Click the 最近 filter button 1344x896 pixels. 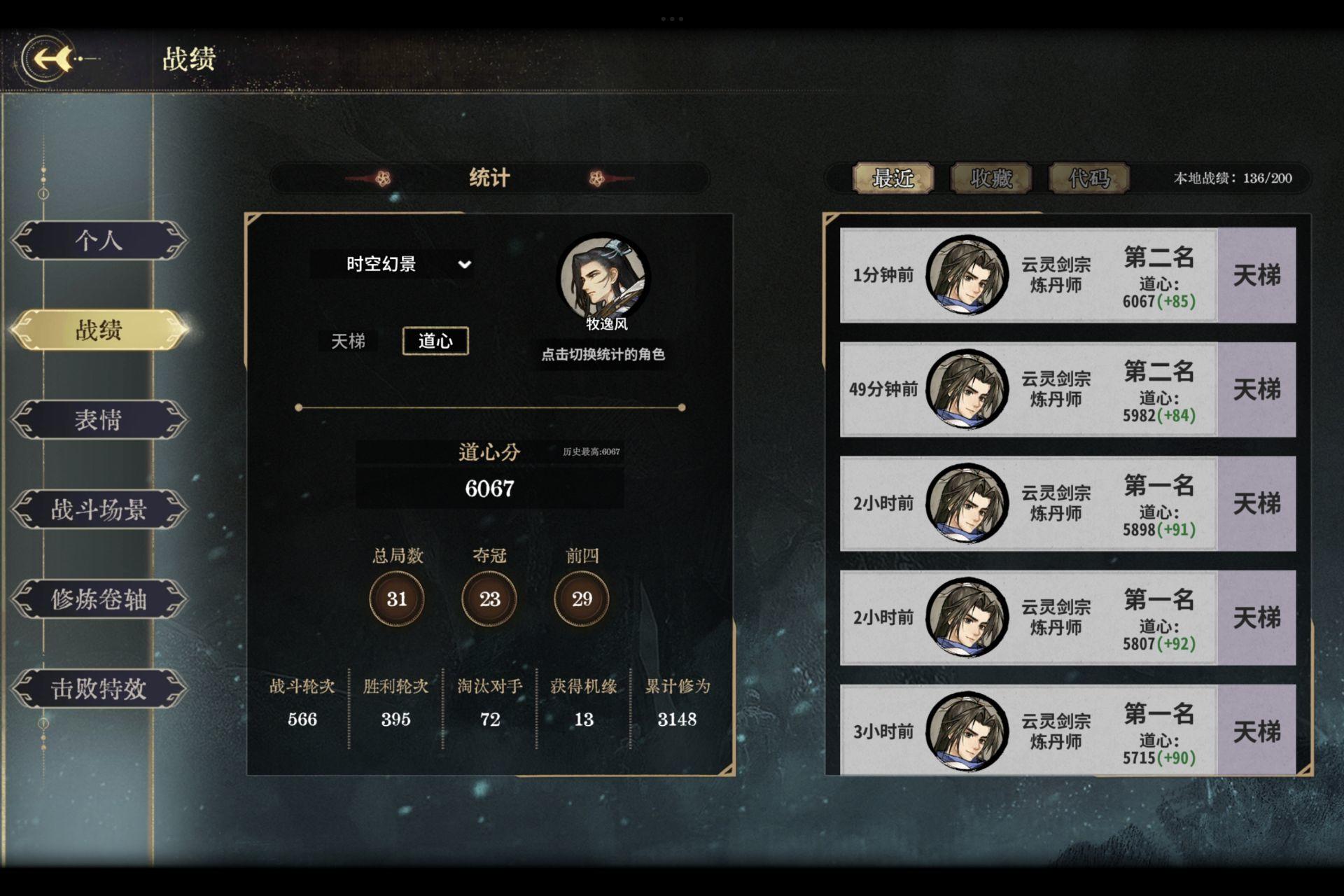pyautogui.click(x=892, y=178)
